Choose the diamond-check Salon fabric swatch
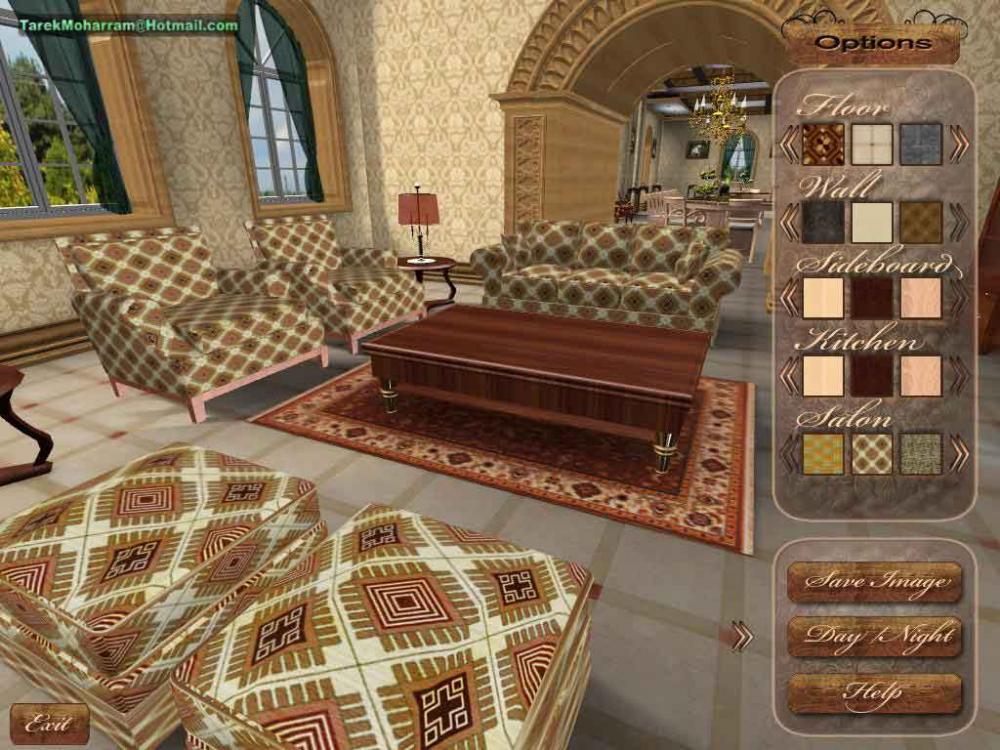 pos(872,453)
